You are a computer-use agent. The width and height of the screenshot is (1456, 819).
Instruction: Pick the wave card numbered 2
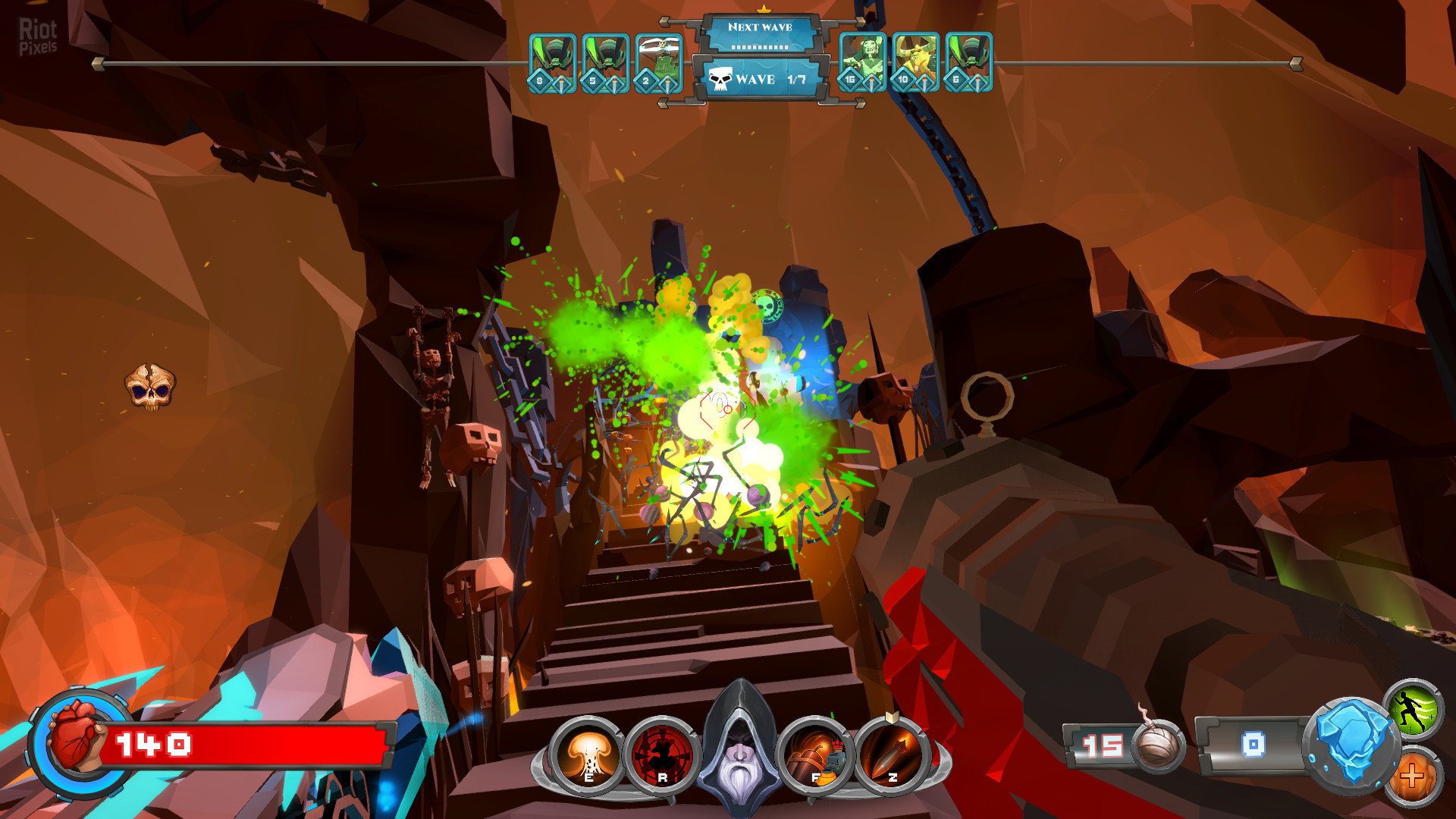658,62
